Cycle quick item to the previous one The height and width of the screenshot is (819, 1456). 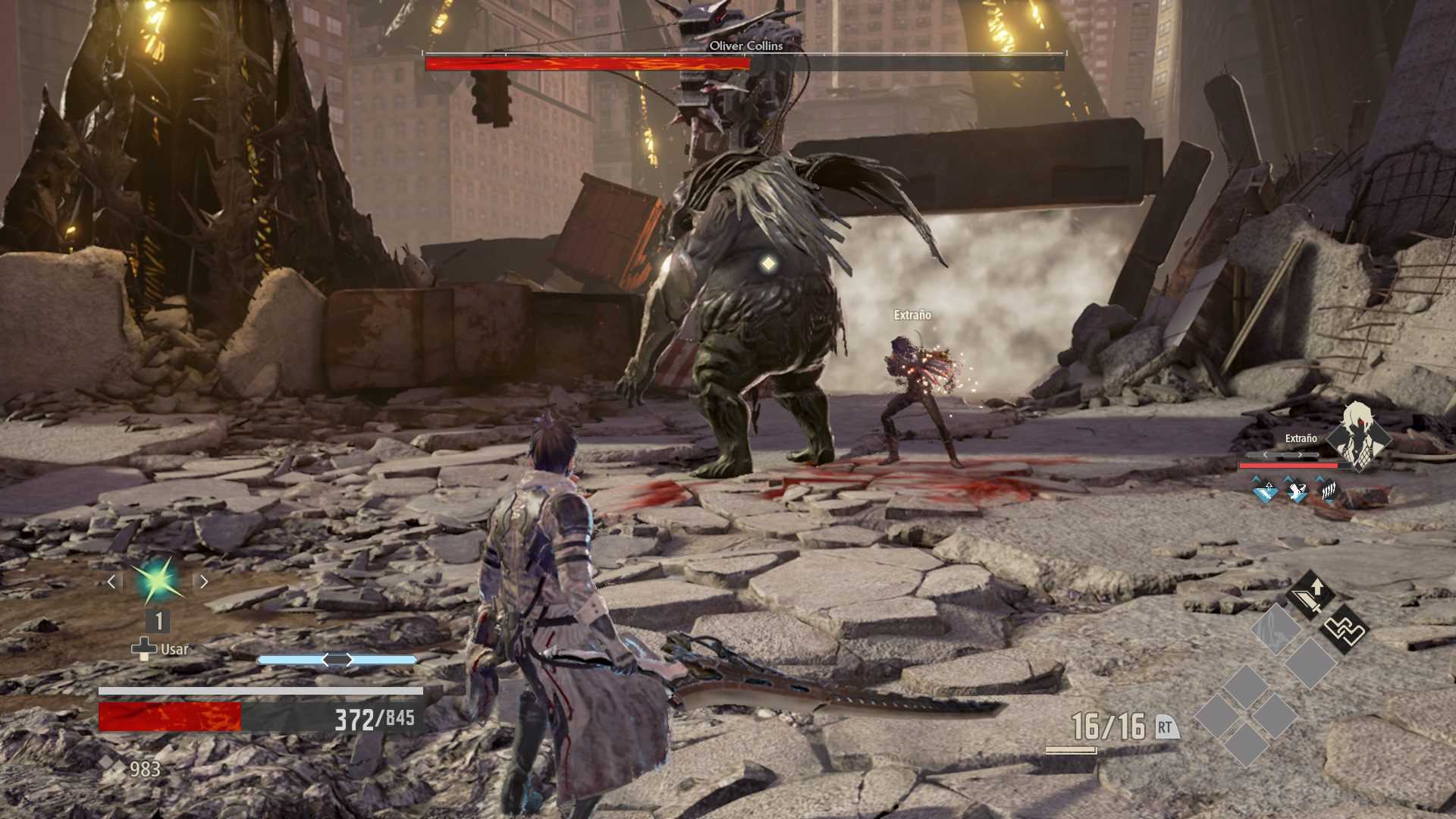click(111, 582)
